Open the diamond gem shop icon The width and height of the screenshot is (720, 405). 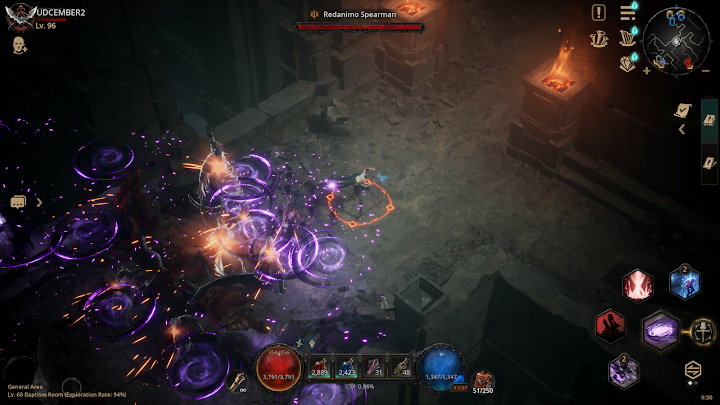coord(628,62)
